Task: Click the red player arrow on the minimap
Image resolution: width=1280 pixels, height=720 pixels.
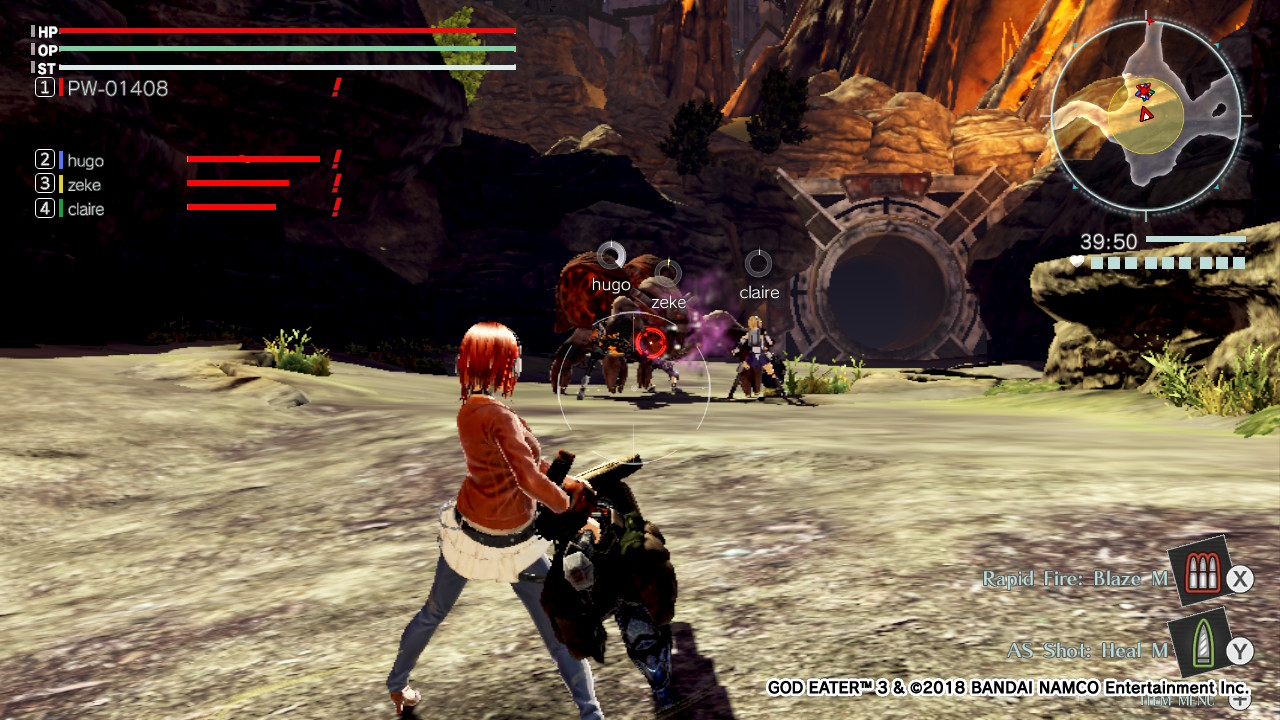Action: (1145, 115)
